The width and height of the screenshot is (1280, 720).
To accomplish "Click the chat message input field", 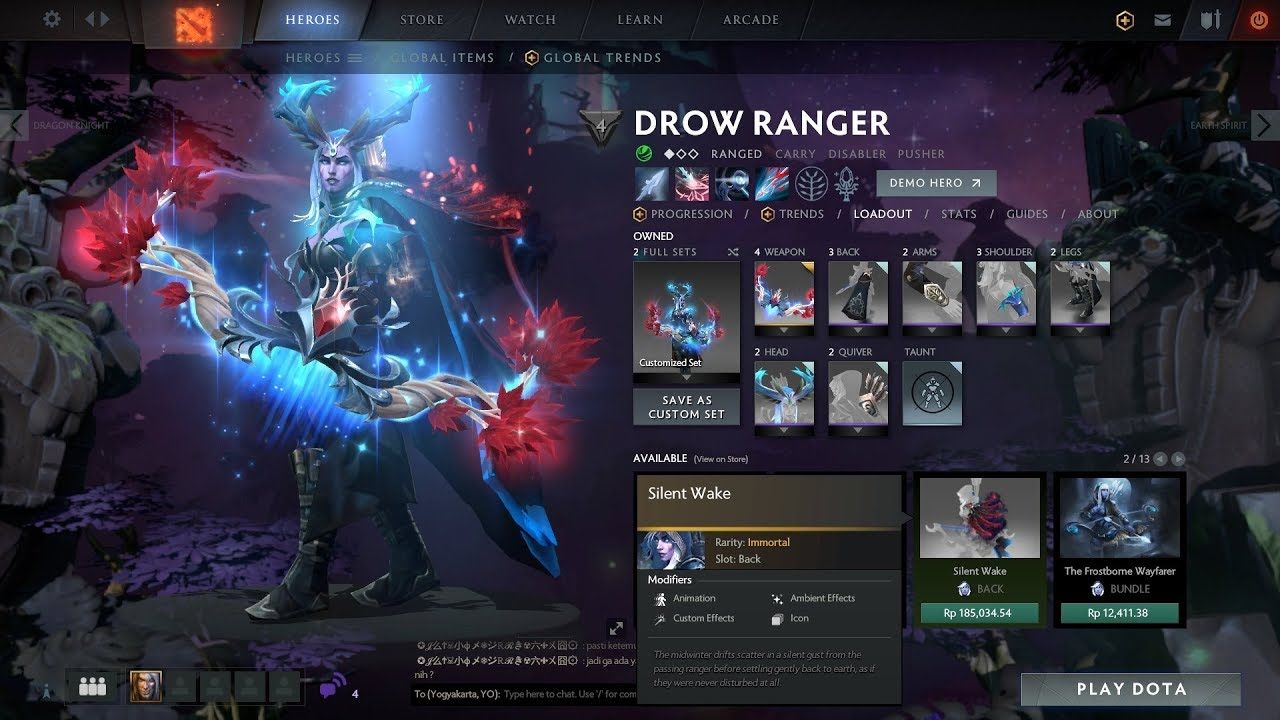I will tap(568, 693).
